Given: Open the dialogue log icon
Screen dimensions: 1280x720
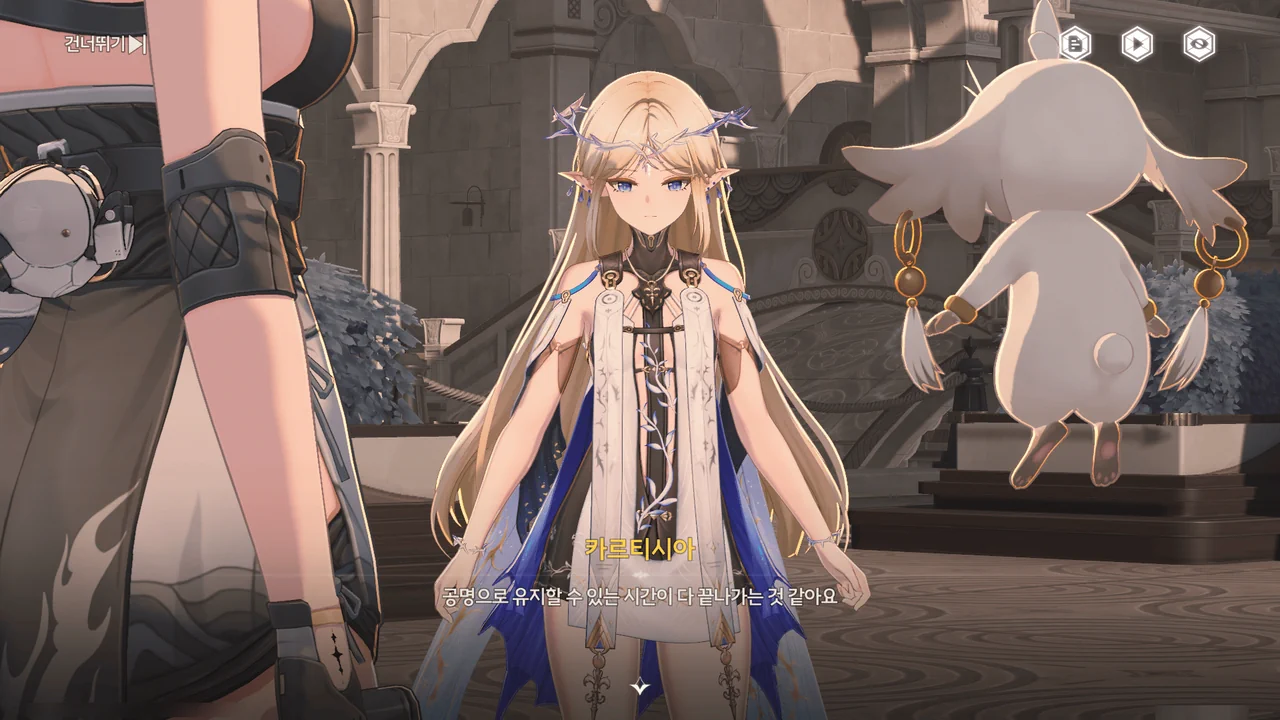Looking at the screenshot, I should pyautogui.click(x=1075, y=44).
